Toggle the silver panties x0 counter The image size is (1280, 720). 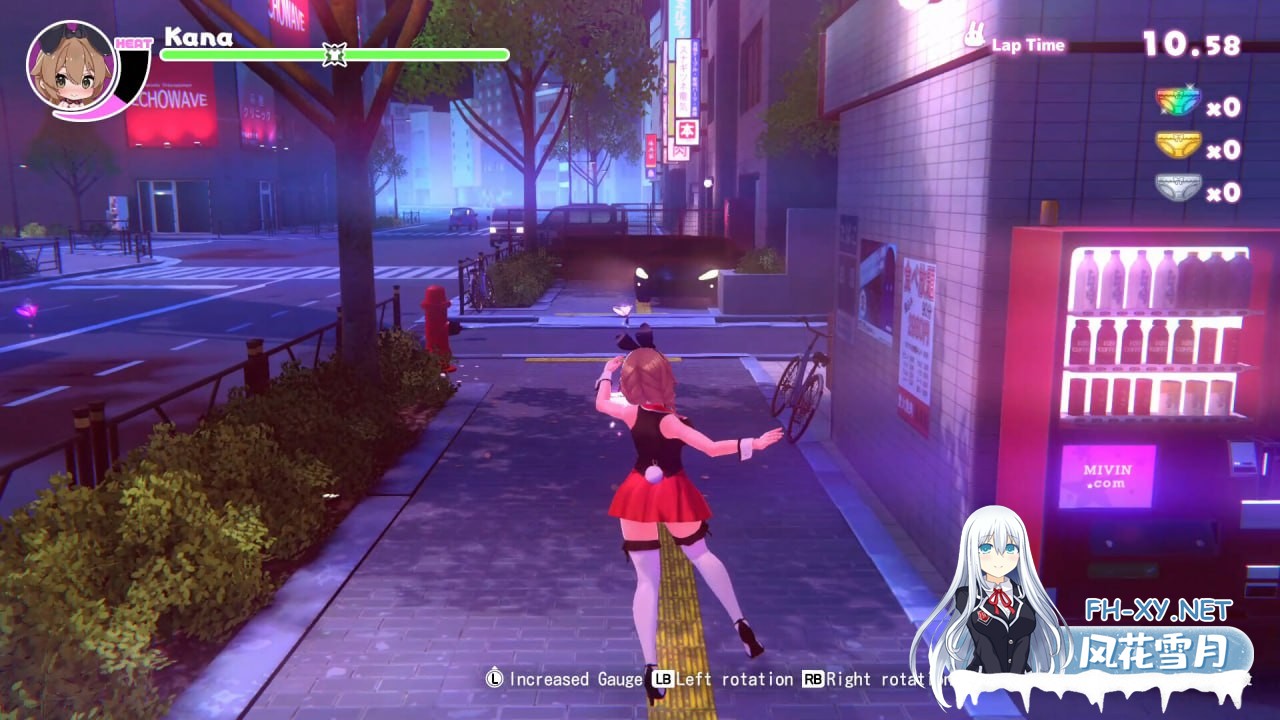tap(1227, 192)
